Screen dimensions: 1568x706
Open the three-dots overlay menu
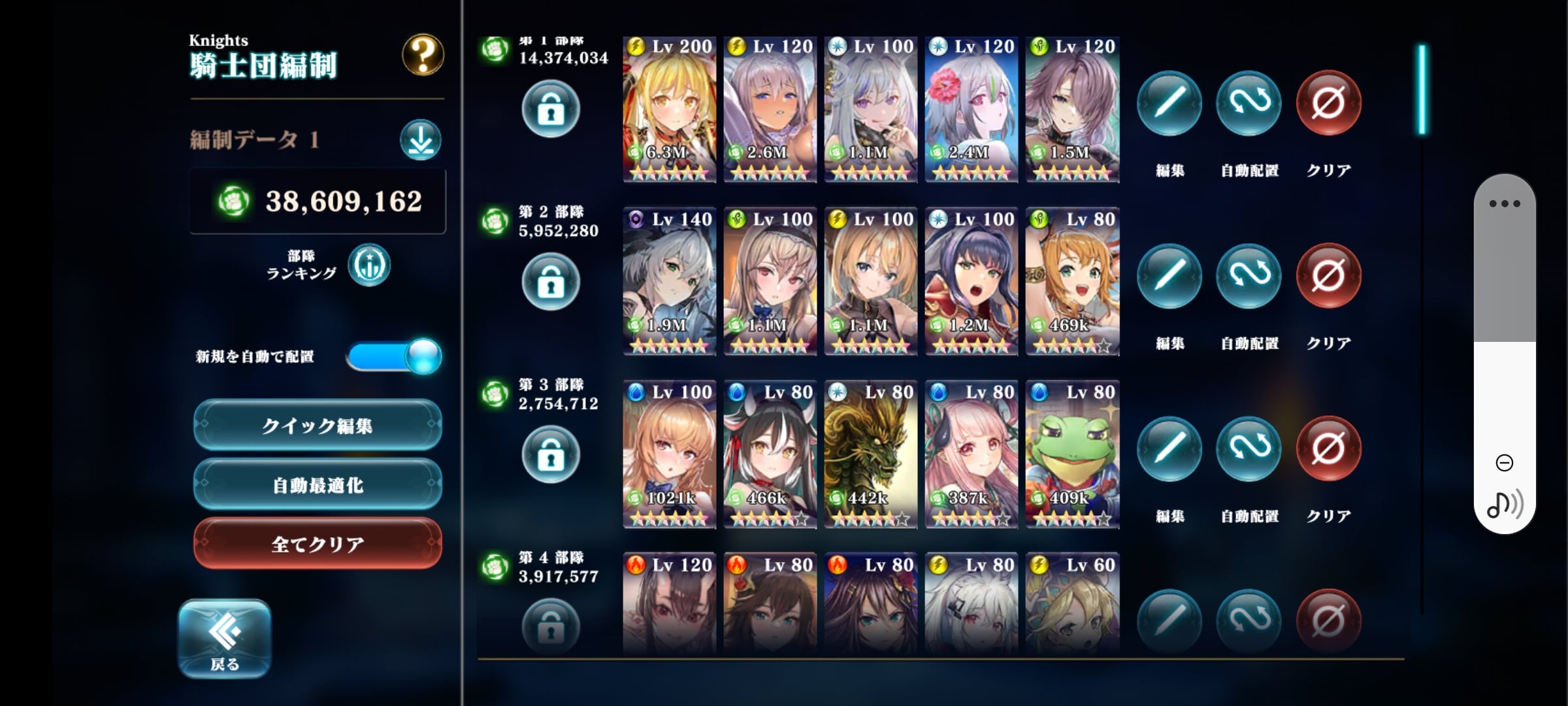pos(1504,203)
